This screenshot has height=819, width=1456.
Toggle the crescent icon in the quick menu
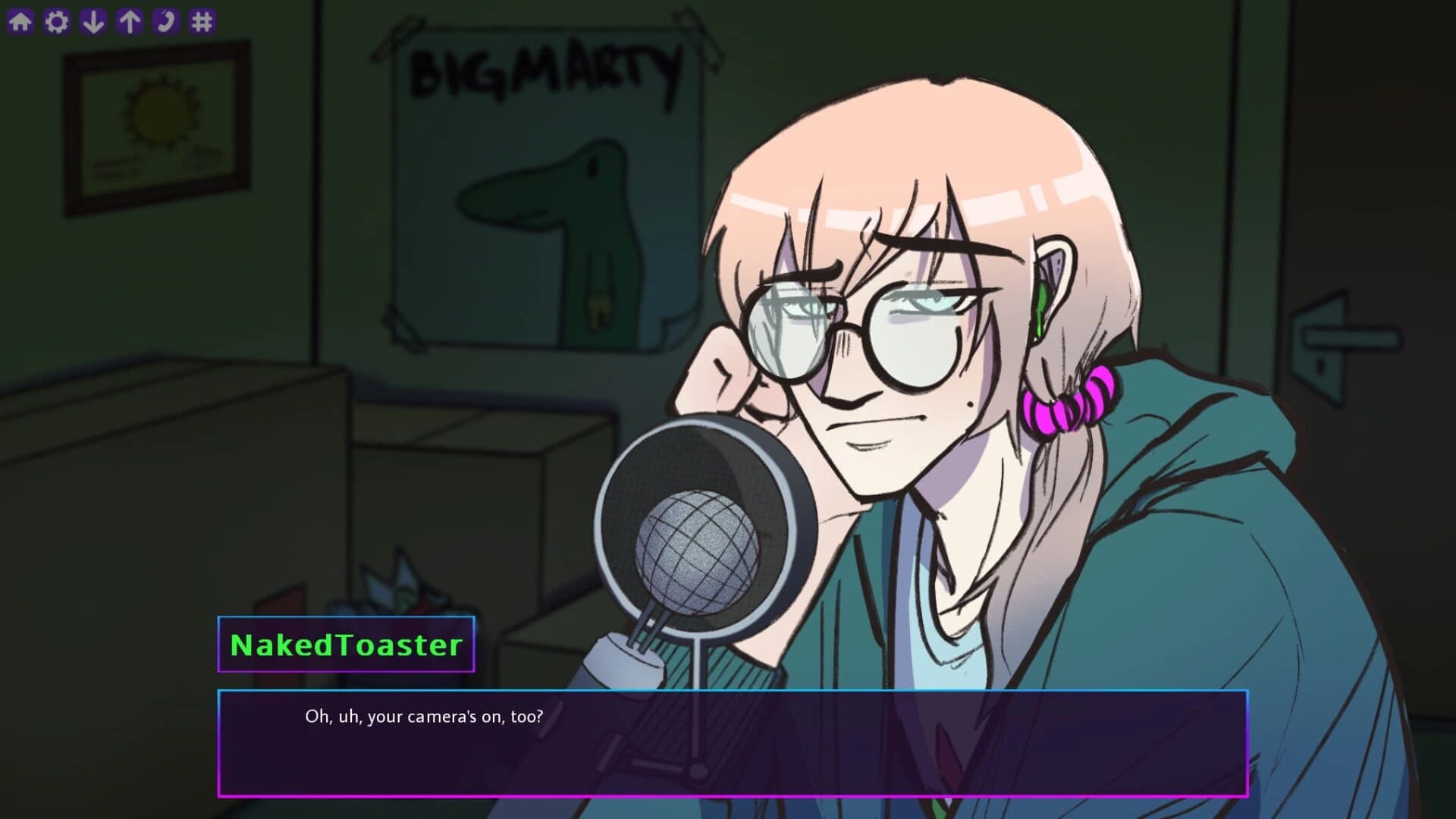pyautogui.click(x=165, y=19)
